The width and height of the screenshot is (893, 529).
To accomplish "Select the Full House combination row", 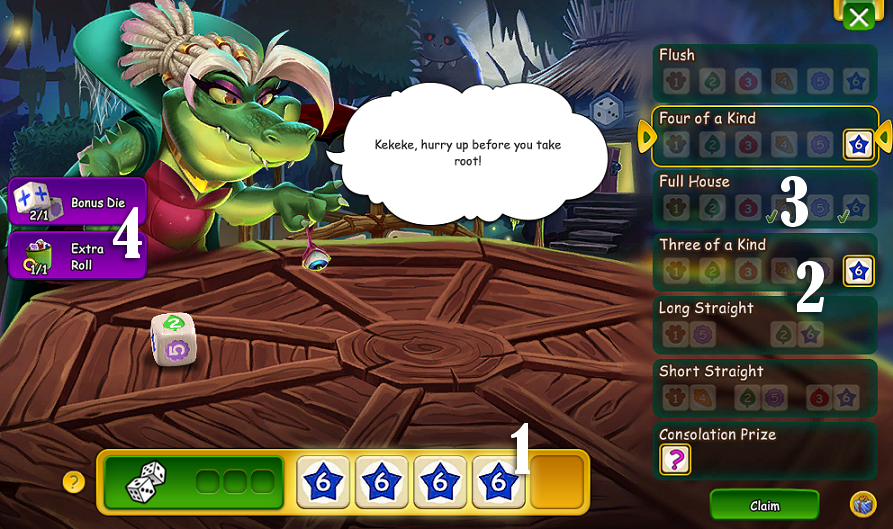I will click(764, 198).
